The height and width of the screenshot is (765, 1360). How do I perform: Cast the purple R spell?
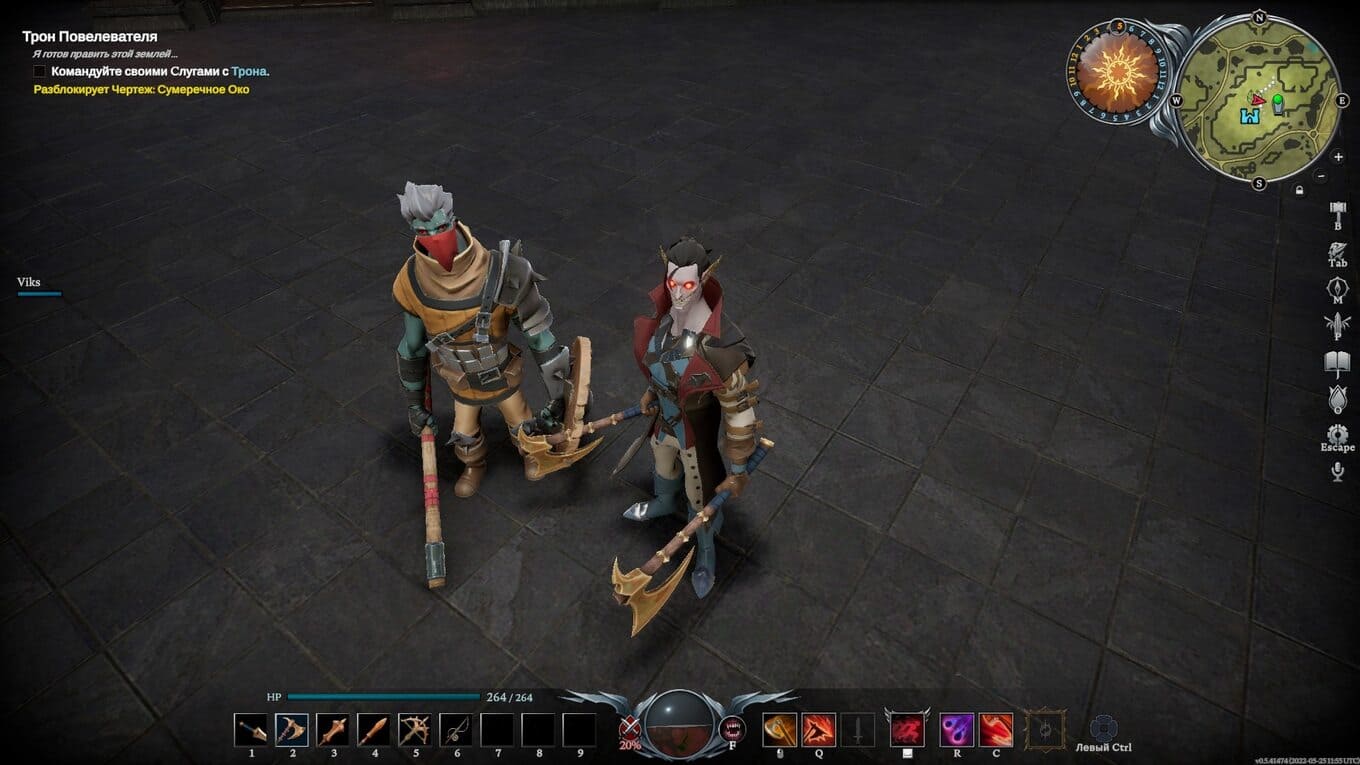[x=957, y=730]
